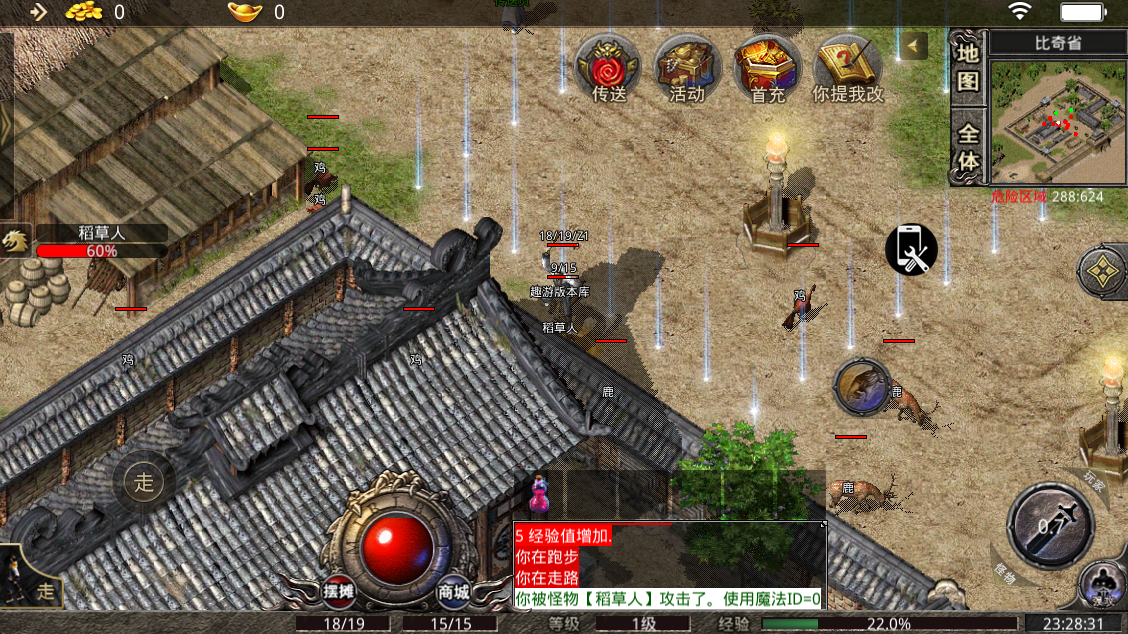1128x634 pixels.
Task: Open the chat message log
Action: 669,565
